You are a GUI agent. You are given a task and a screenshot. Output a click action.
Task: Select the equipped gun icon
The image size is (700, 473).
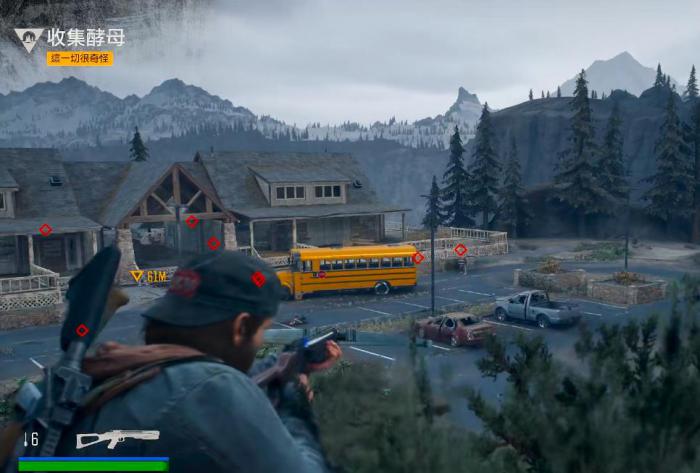(117, 438)
